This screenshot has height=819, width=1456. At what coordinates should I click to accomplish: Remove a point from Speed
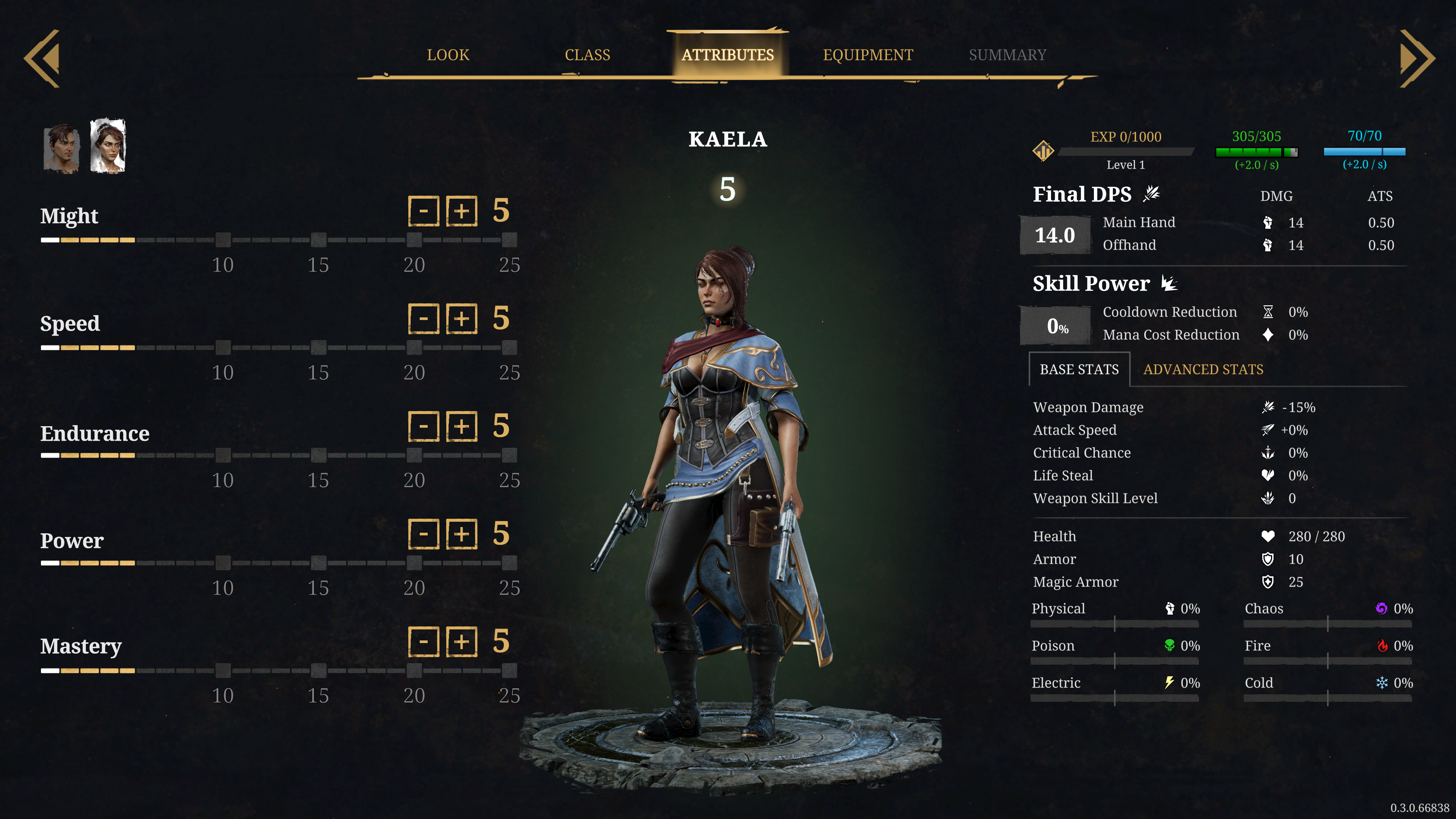424,319
